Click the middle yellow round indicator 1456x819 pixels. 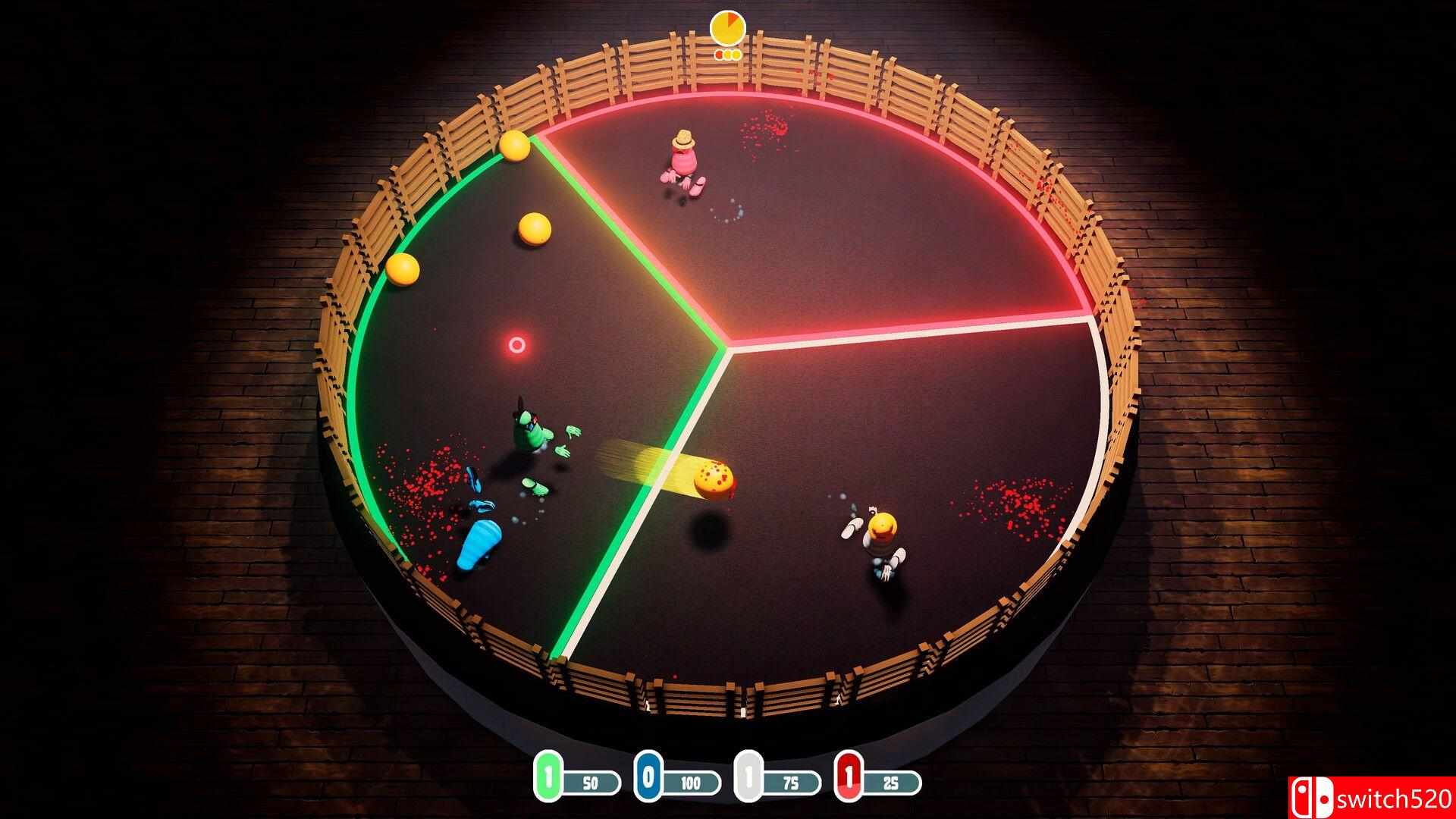pyautogui.click(x=728, y=55)
